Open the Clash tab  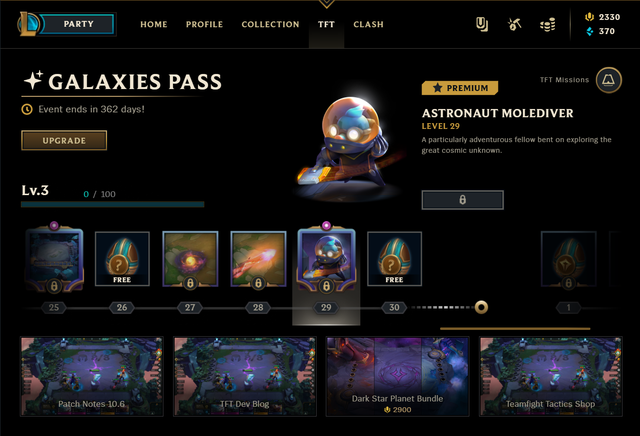click(x=368, y=24)
